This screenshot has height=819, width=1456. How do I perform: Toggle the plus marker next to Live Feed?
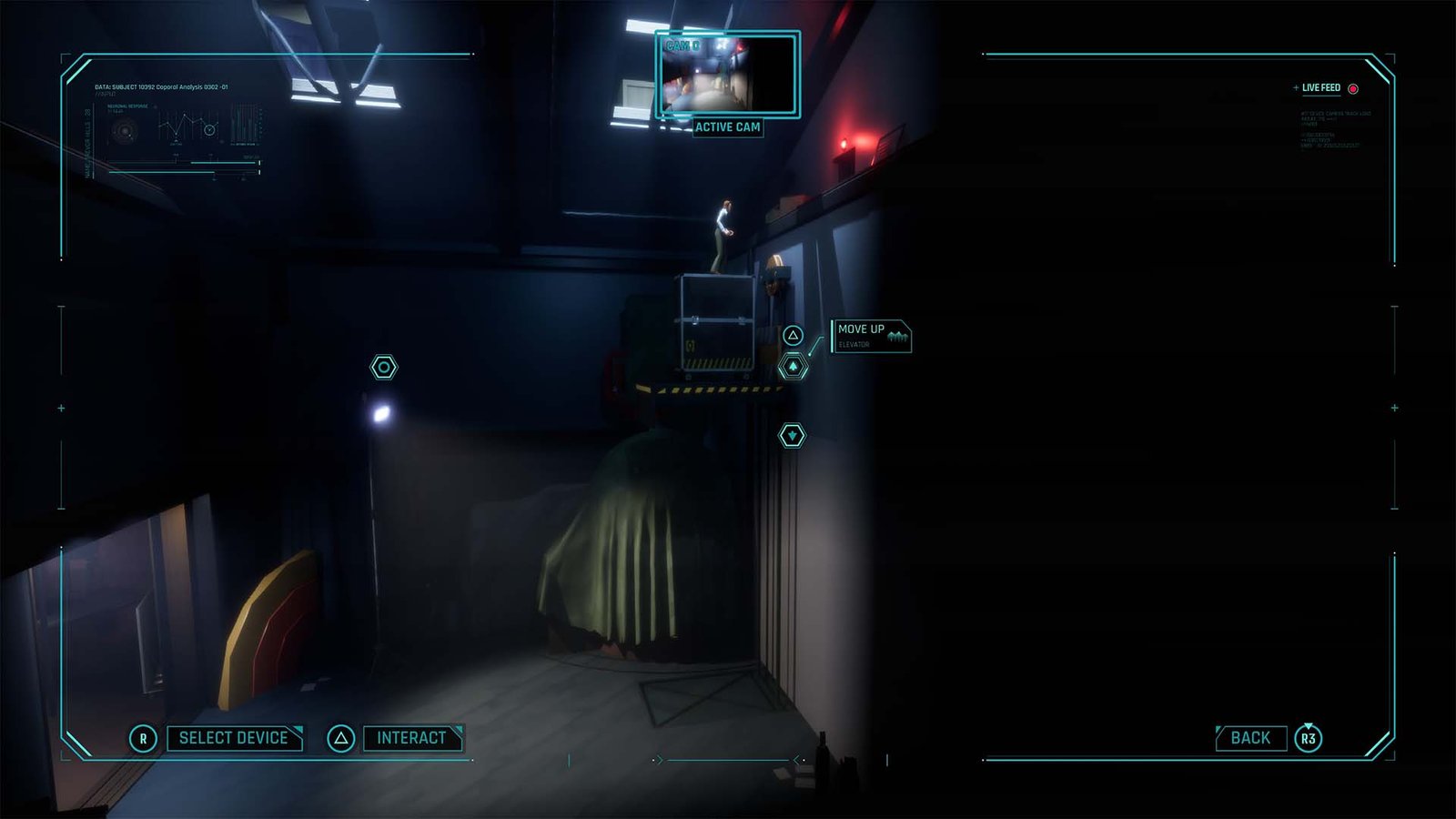click(x=1297, y=87)
